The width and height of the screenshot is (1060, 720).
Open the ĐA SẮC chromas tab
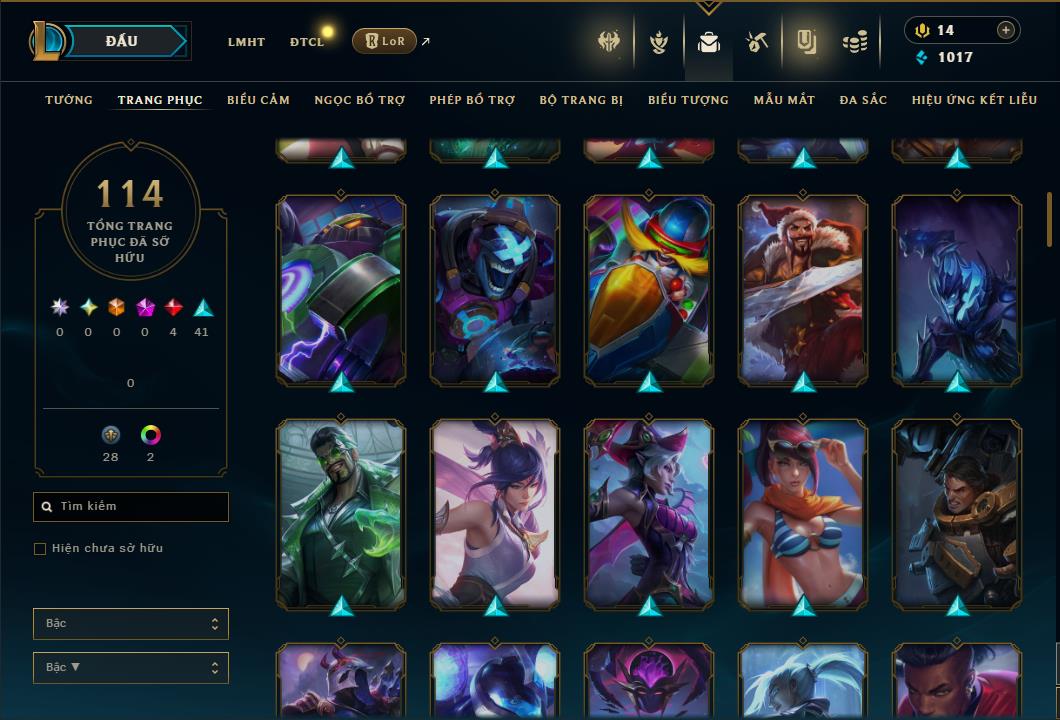pyautogui.click(x=863, y=100)
